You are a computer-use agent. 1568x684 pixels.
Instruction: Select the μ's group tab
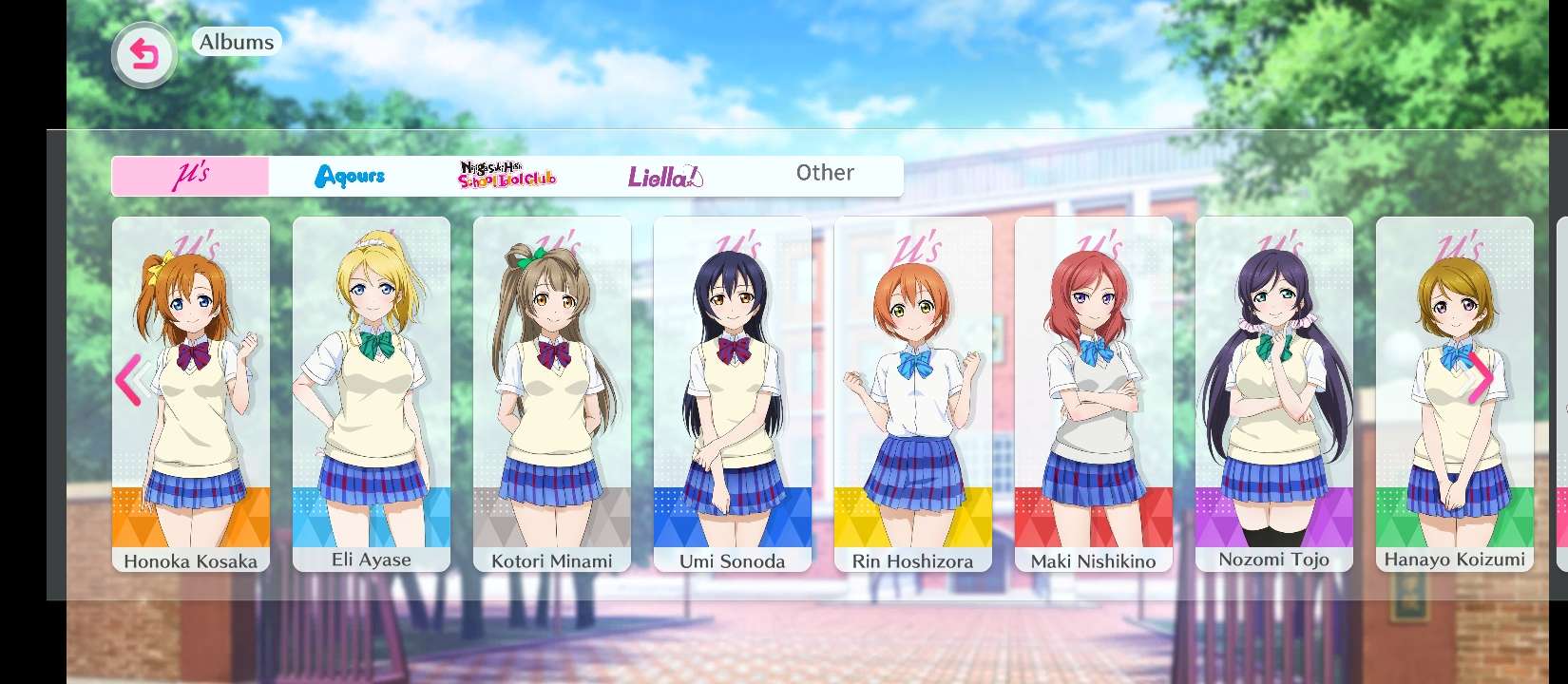click(191, 177)
